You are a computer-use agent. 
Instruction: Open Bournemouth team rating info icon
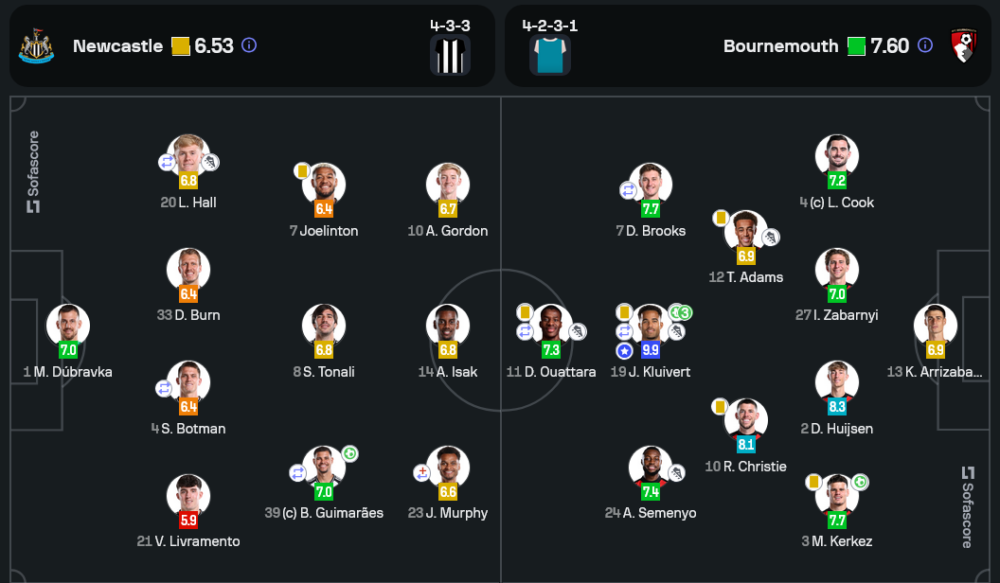925,46
